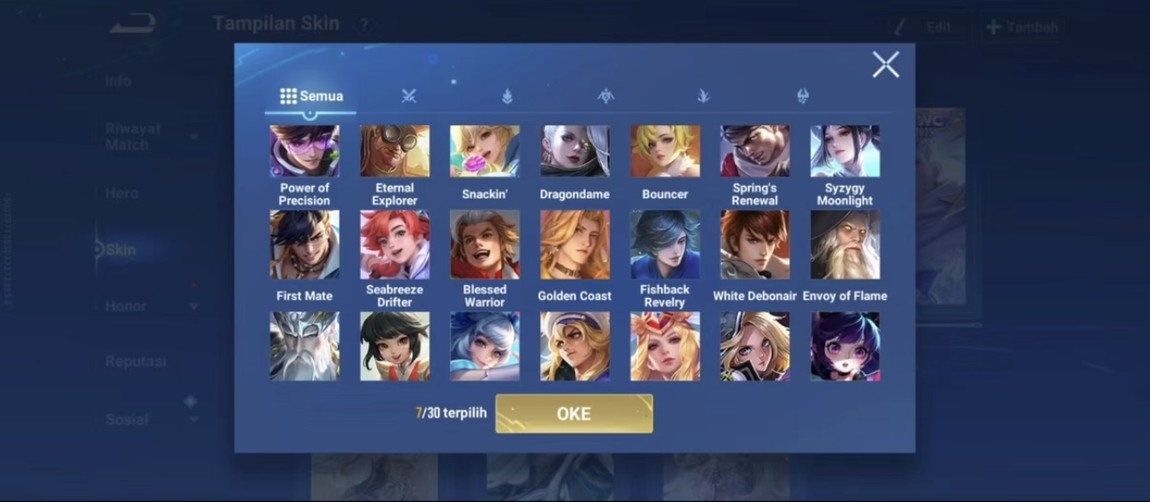The width and height of the screenshot is (1150, 502).
Task: Select the Fishback Revelry skin
Action: pyautogui.click(x=665, y=245)
